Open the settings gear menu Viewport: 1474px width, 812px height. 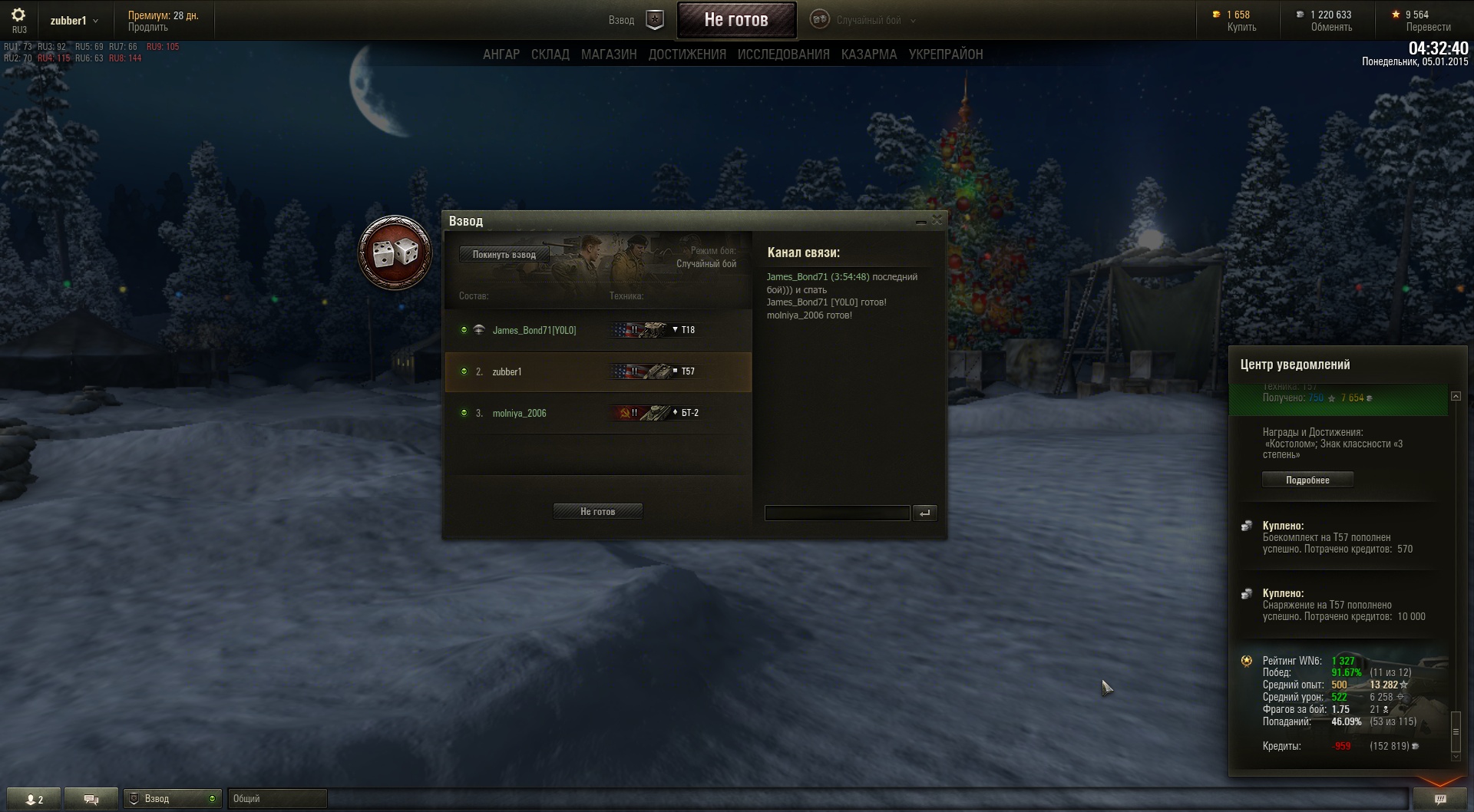18,15
